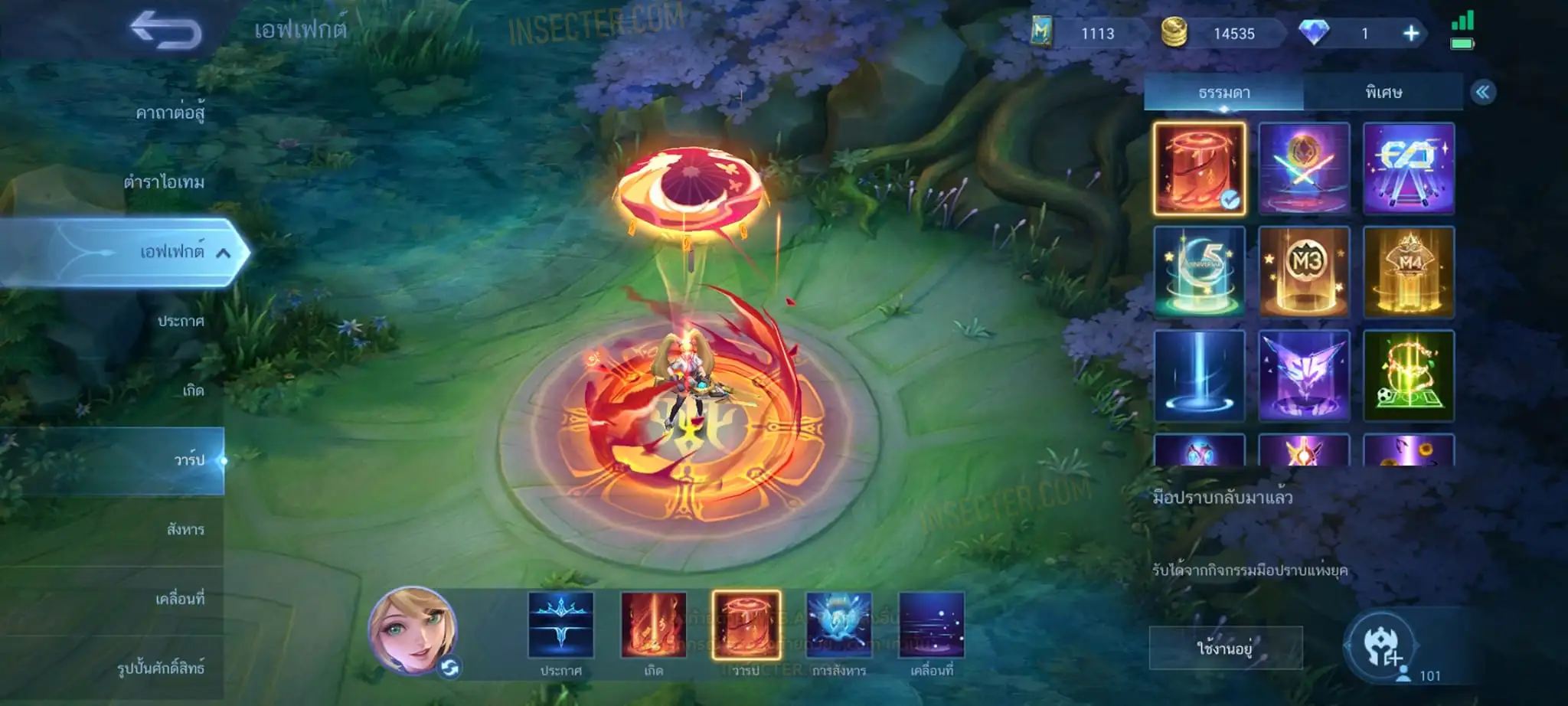Image resolution: width=1568 pixels, height=706 pixels.
Task: Go back with the return arrow
Action: point(165,31)
